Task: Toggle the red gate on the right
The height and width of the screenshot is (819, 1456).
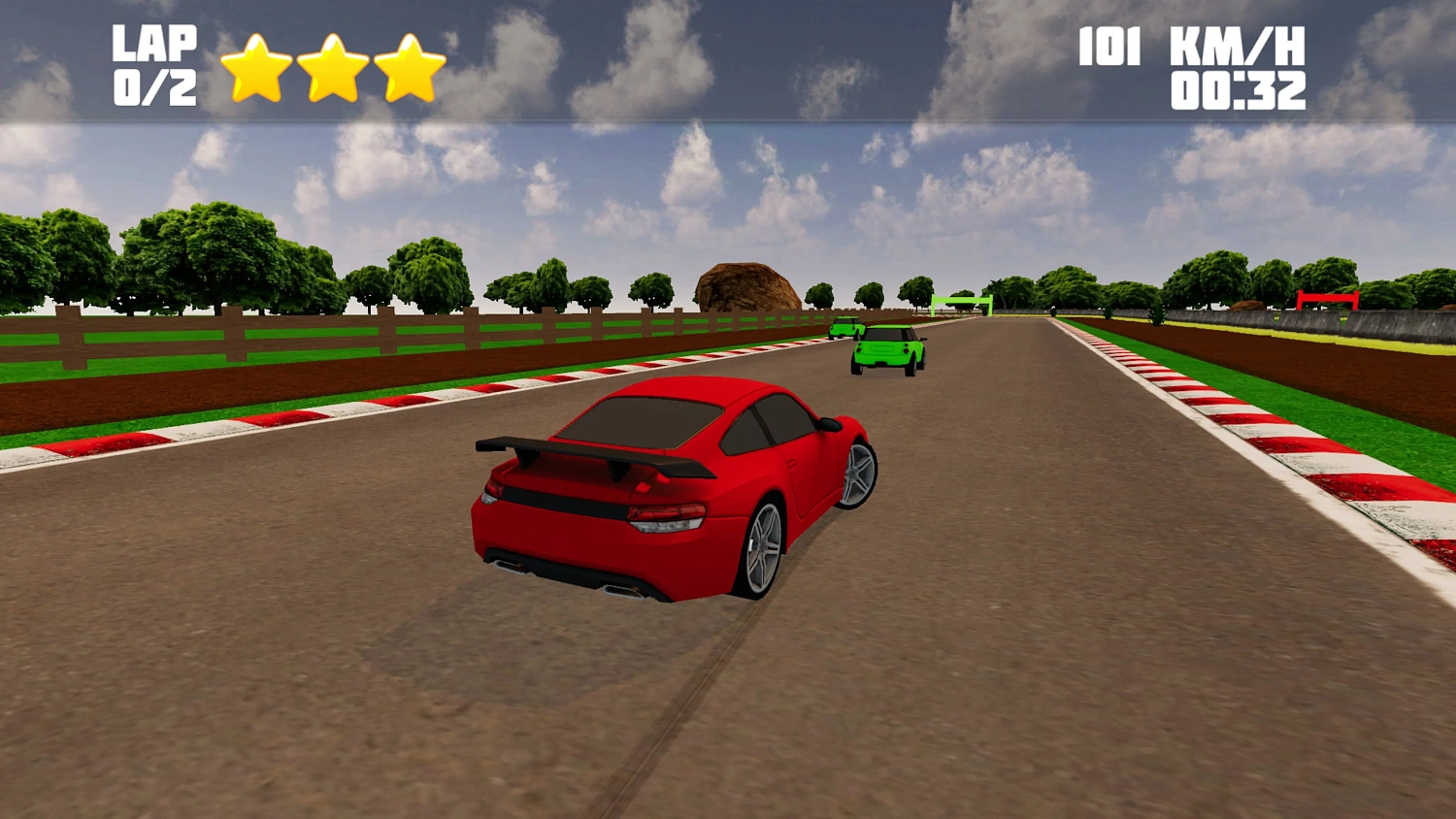Action: 1328,297
